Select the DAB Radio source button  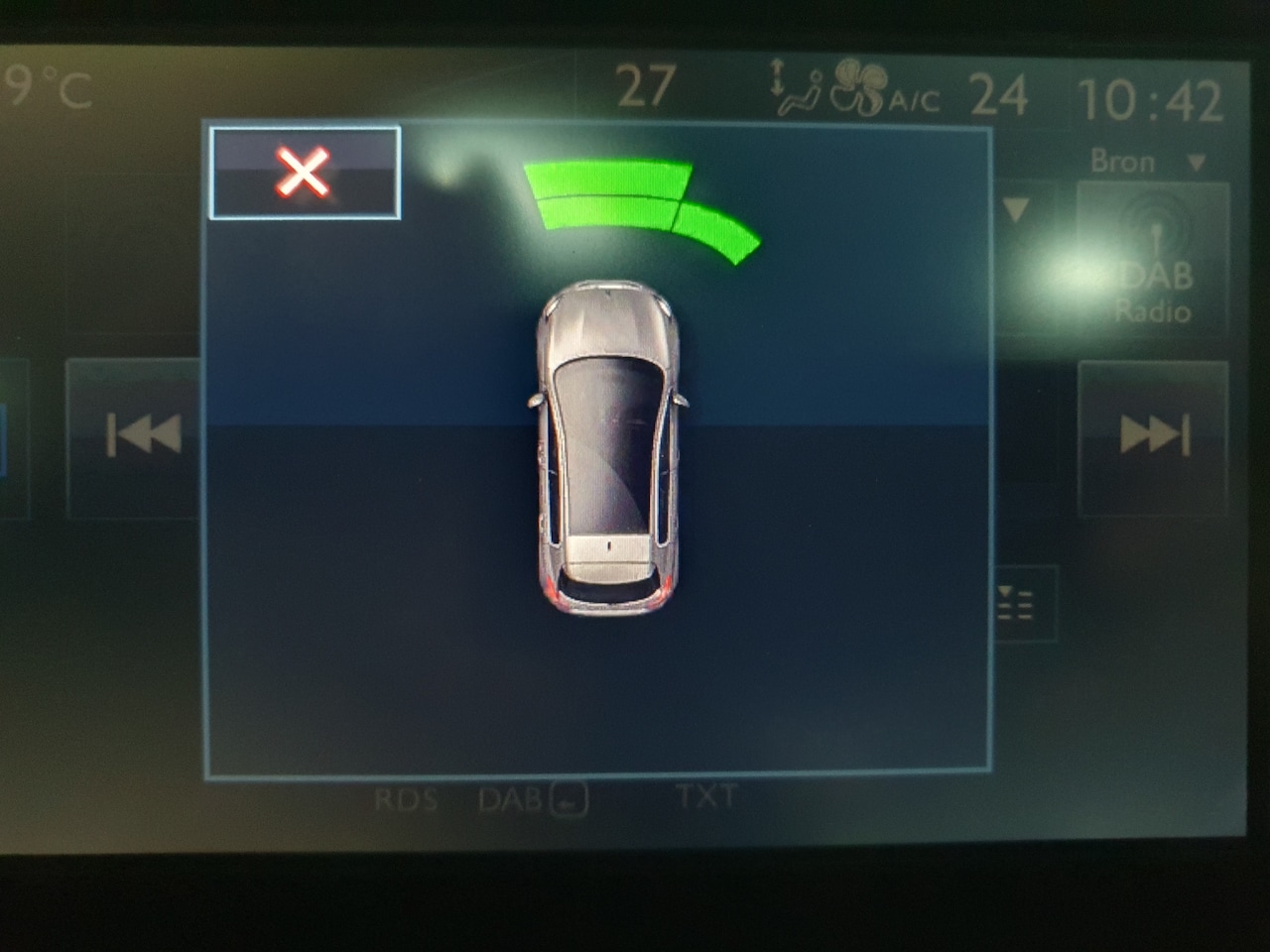[1153, 260]
